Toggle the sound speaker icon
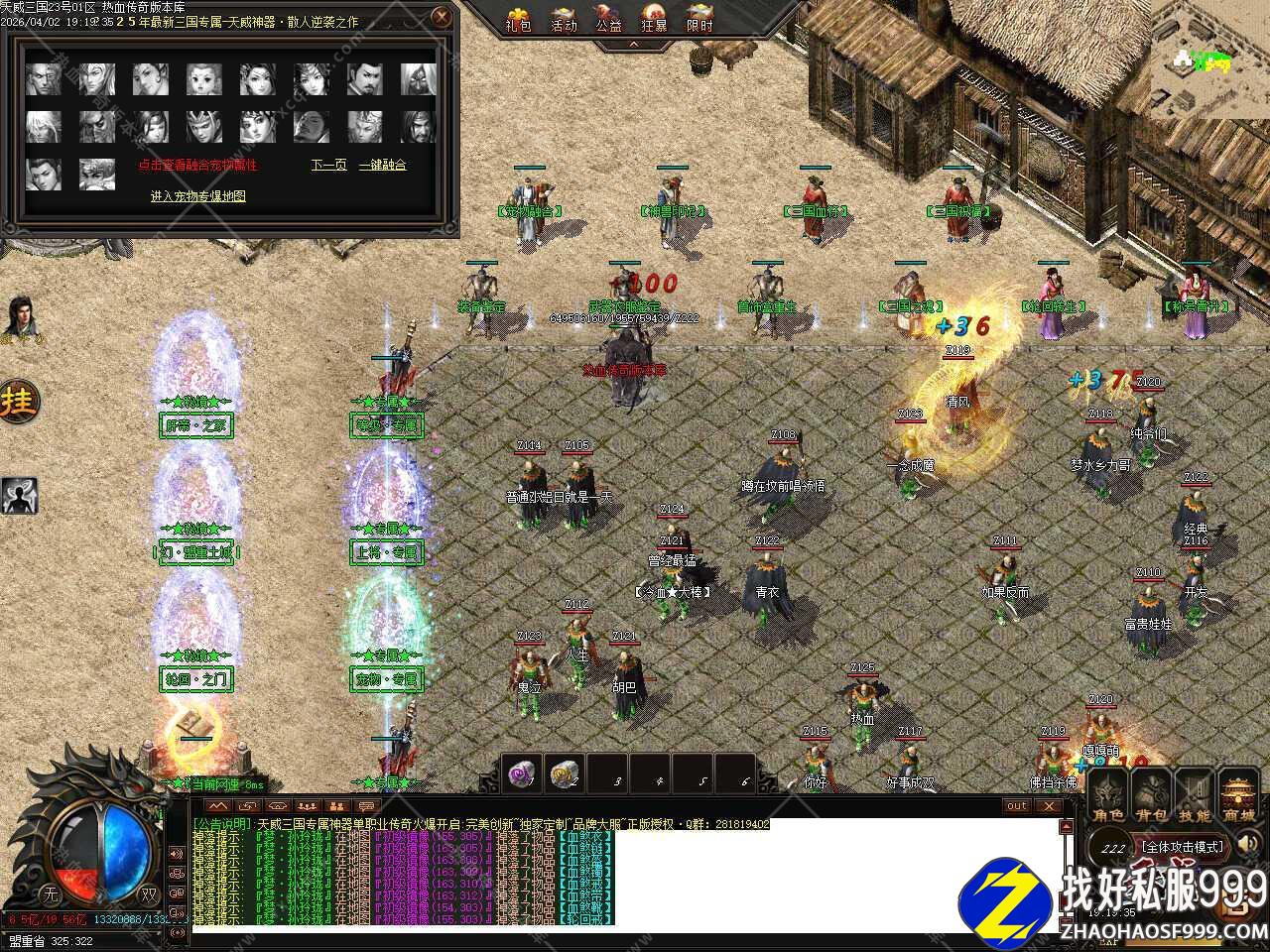1270x952 pixels. click(x=1249, y=845)
